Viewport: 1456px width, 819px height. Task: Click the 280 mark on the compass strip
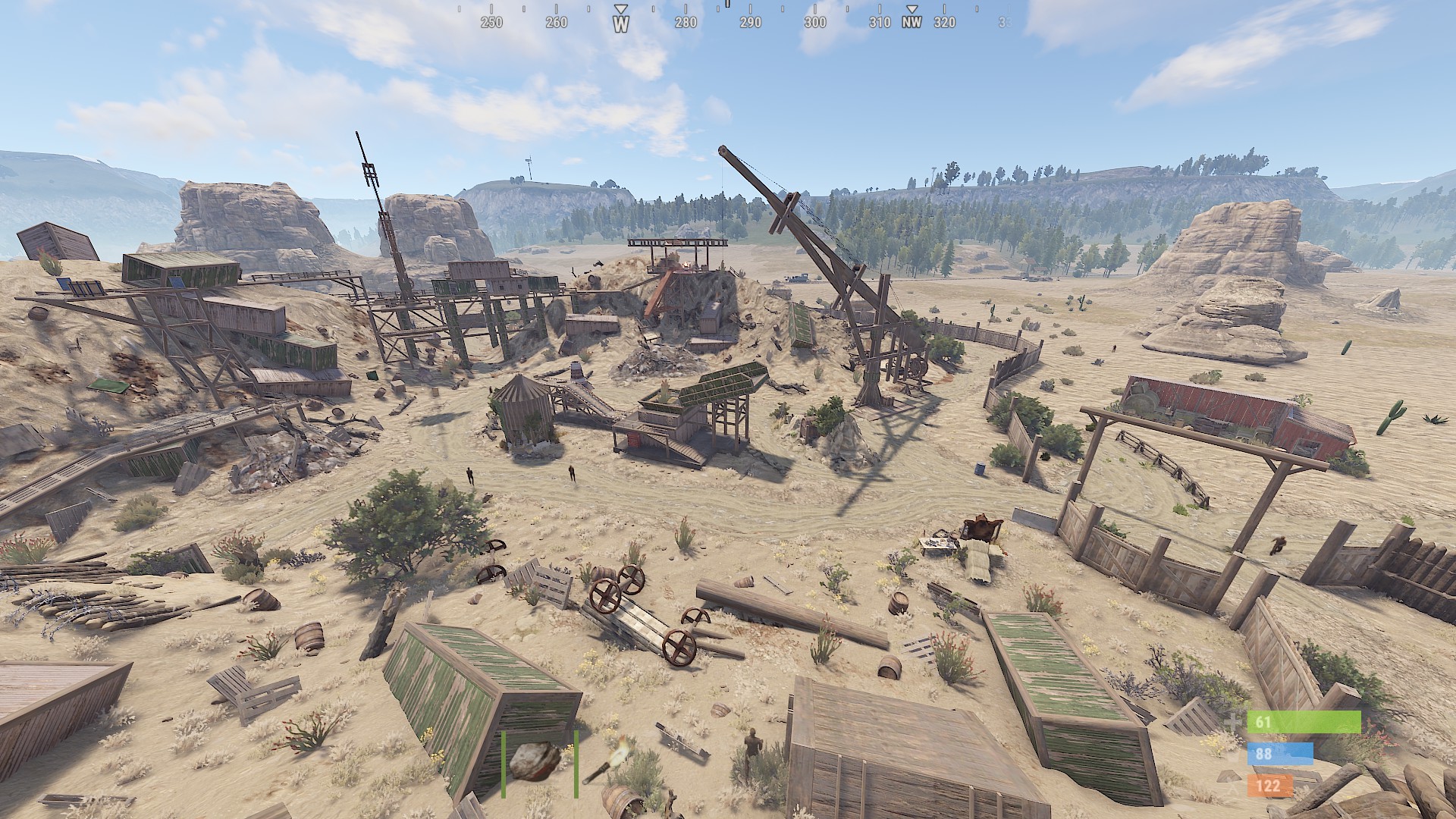[x=685, y=23]
